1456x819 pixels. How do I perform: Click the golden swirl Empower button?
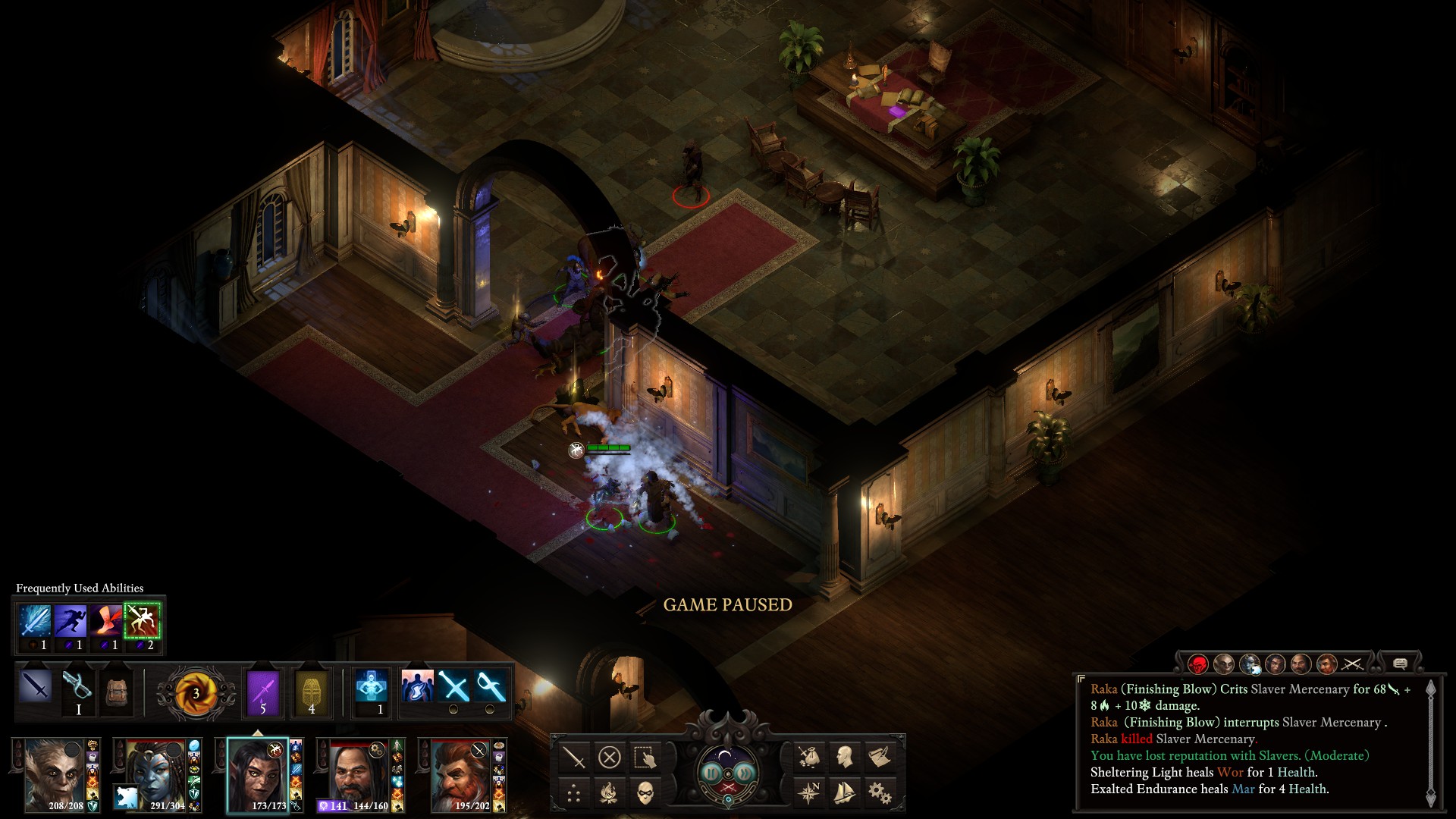click(x=195, y=692)
